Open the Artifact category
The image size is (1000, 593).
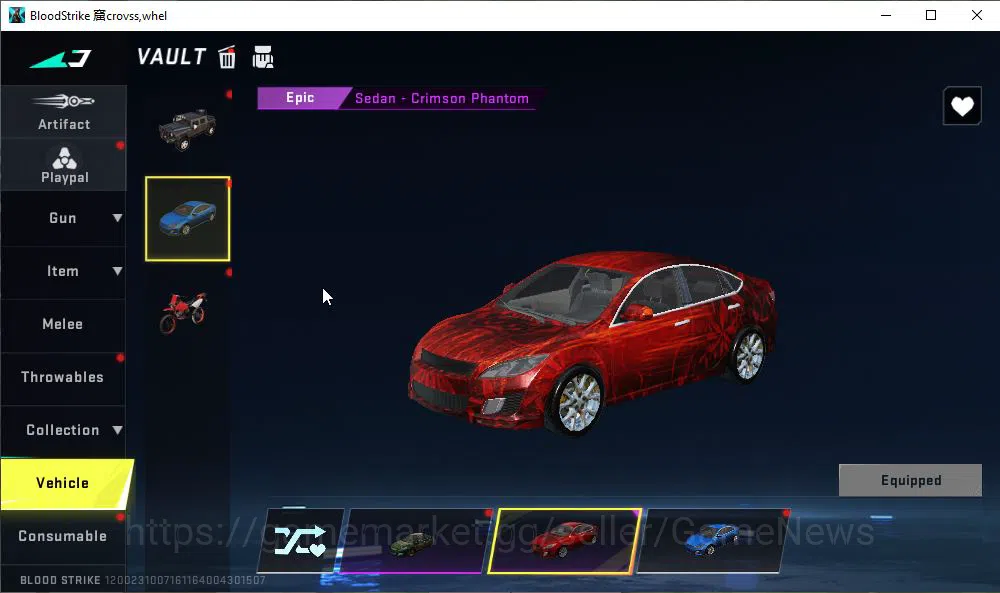63,112
